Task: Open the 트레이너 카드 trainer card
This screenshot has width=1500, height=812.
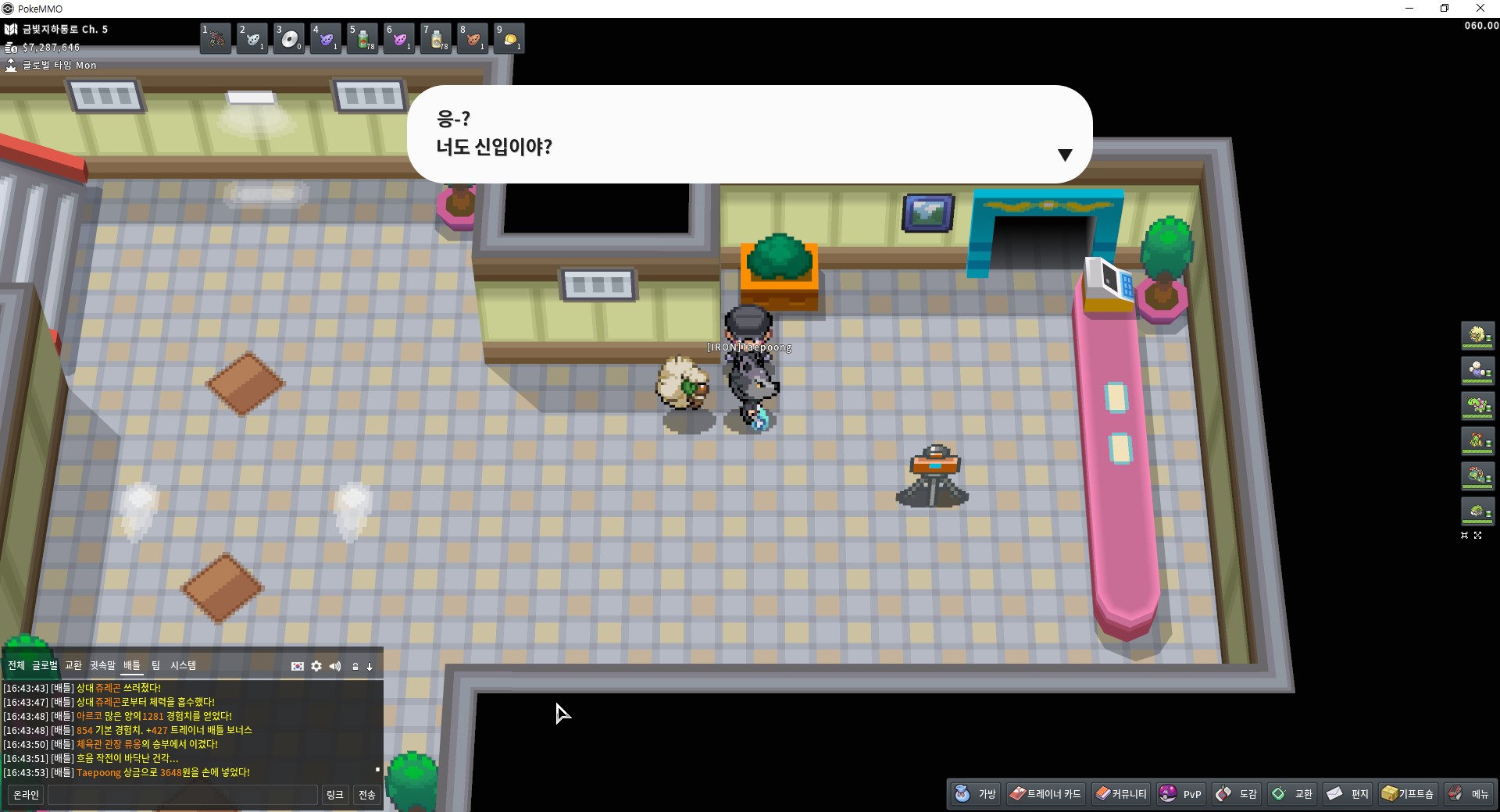Action: (x=1045, y=794)
